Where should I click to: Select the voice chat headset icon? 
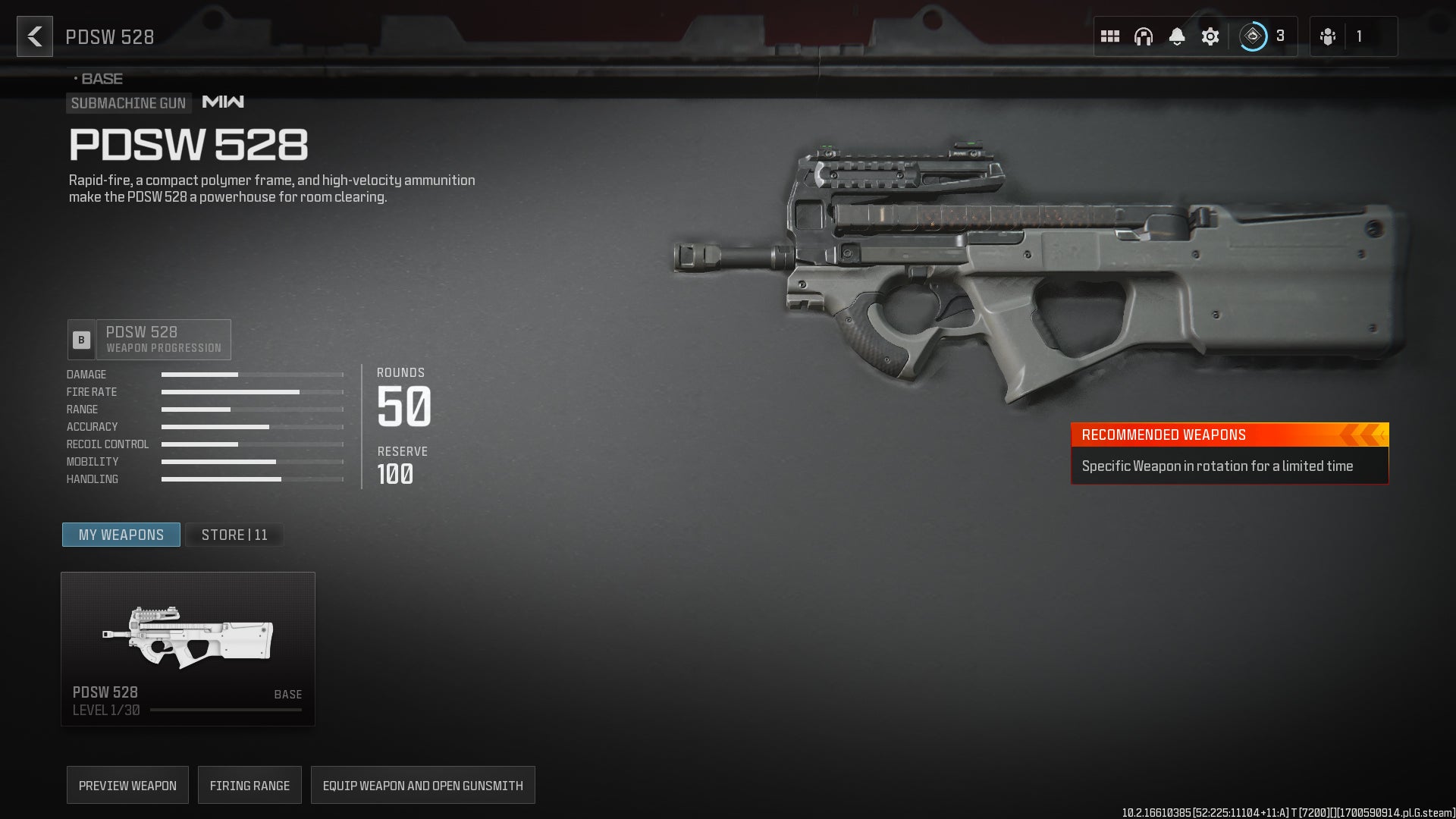click(x=1143, y=36)
